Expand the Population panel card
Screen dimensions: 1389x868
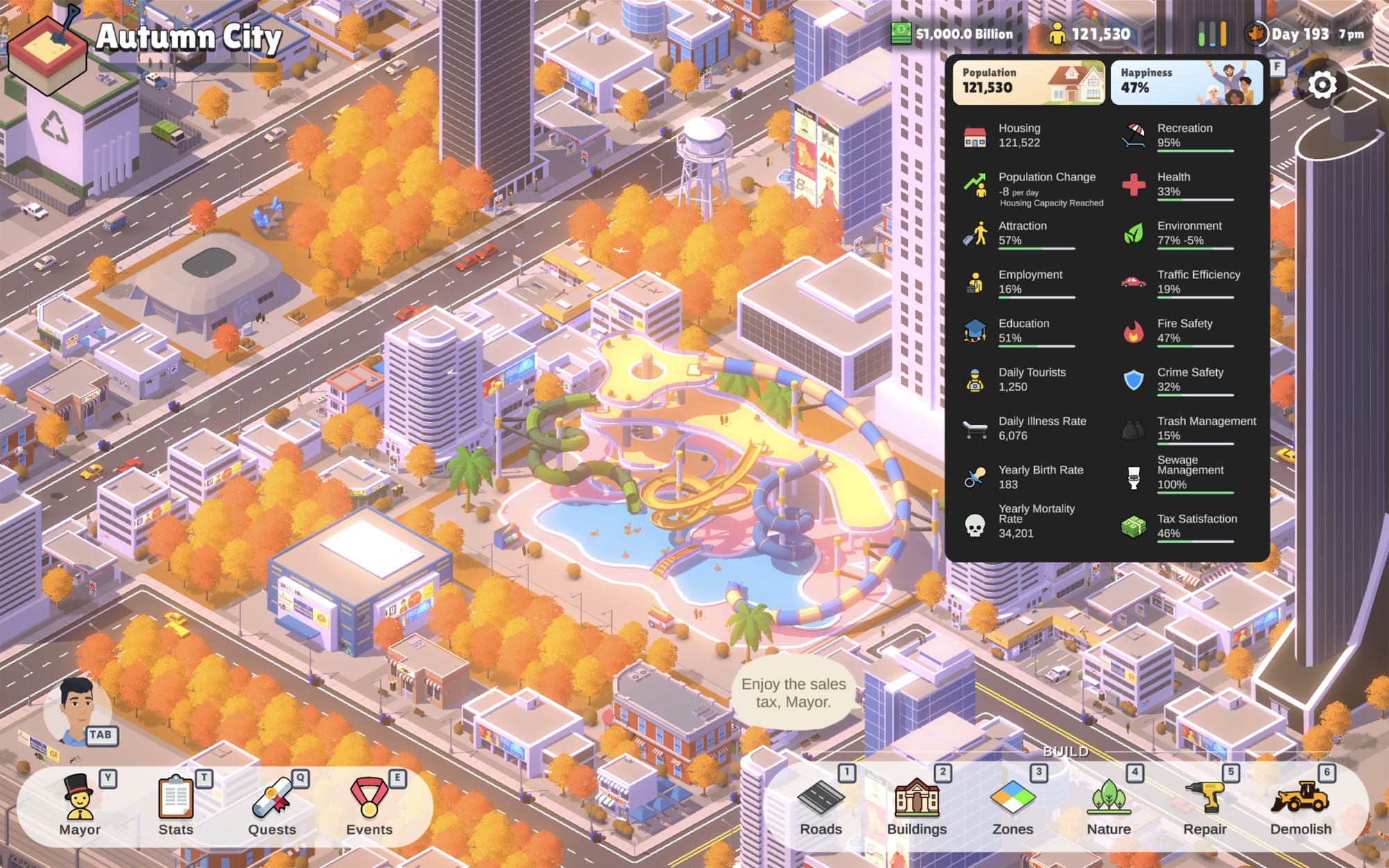point(1029,81)
